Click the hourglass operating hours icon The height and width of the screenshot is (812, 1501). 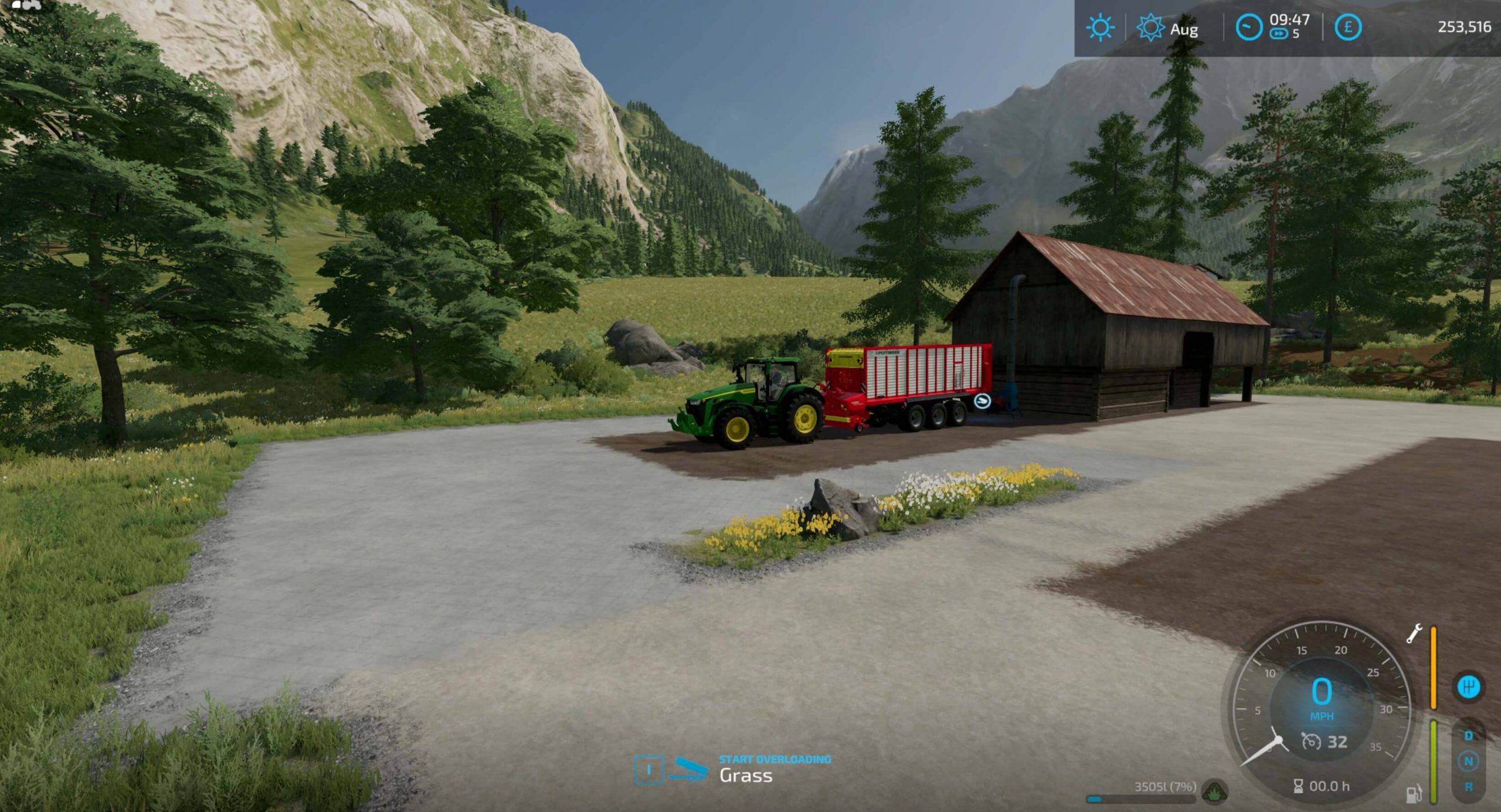(x=1298, y=786)
